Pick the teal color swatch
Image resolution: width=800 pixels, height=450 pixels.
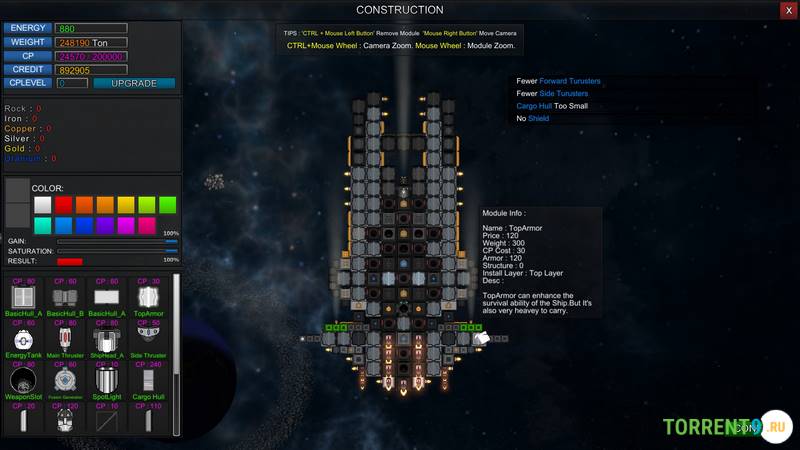coord(42,226)
